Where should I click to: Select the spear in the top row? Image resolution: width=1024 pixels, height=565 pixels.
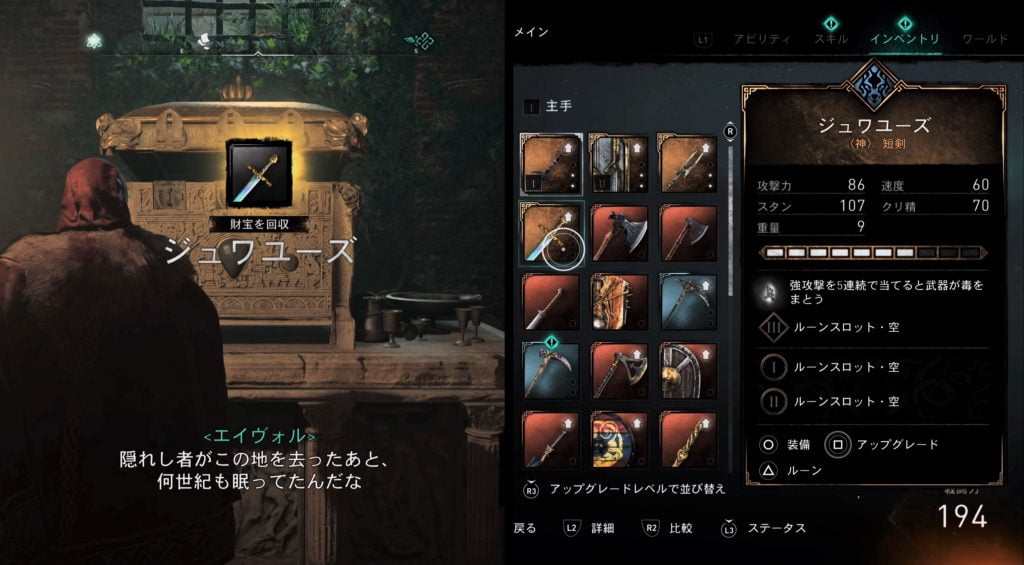[x=688, y=164]
